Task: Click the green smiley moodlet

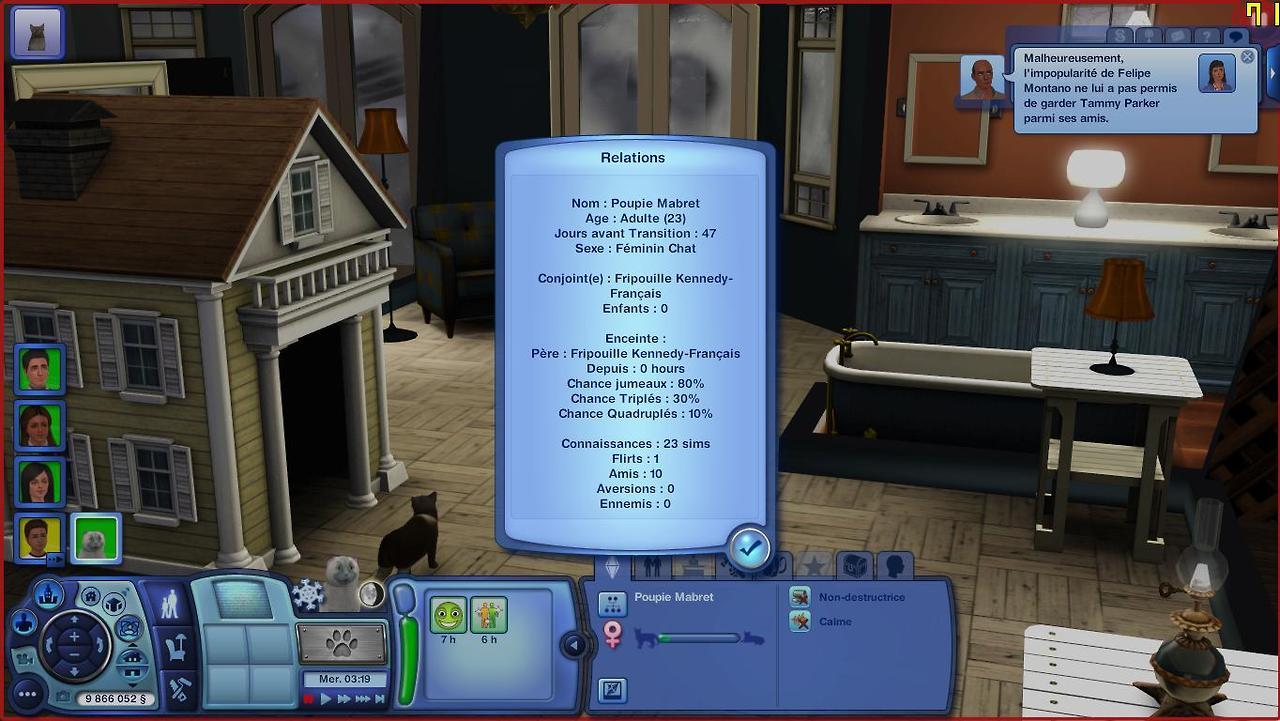Action: pyautogui.click(x=448, y=614)
